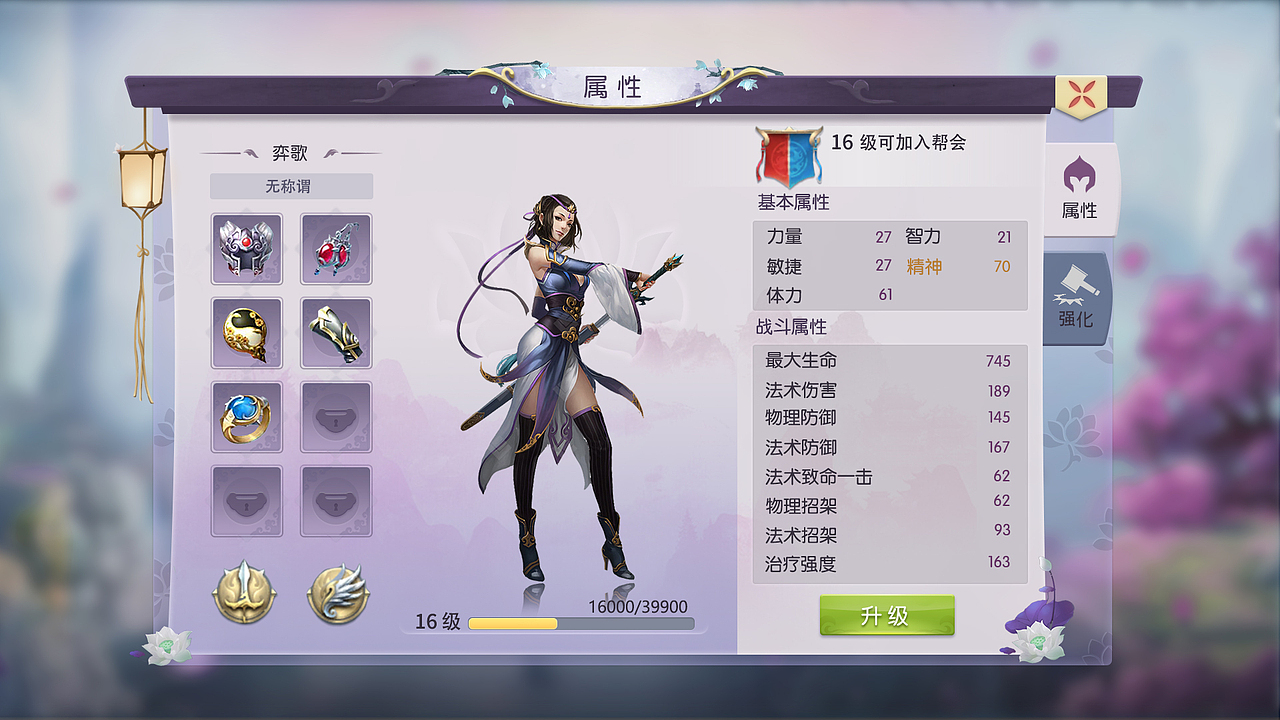Open the helmet equipment slot
This screenshot has height=720, width=1280.
246,247
